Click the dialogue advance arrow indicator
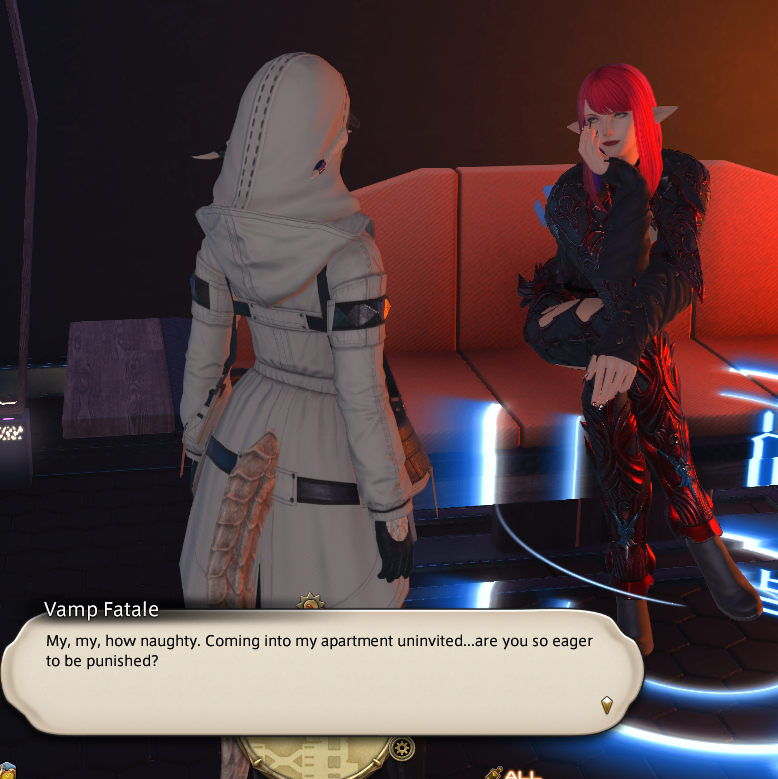Image resolution: width=778 pixels, height=779 pixels. tap(606, 705)
